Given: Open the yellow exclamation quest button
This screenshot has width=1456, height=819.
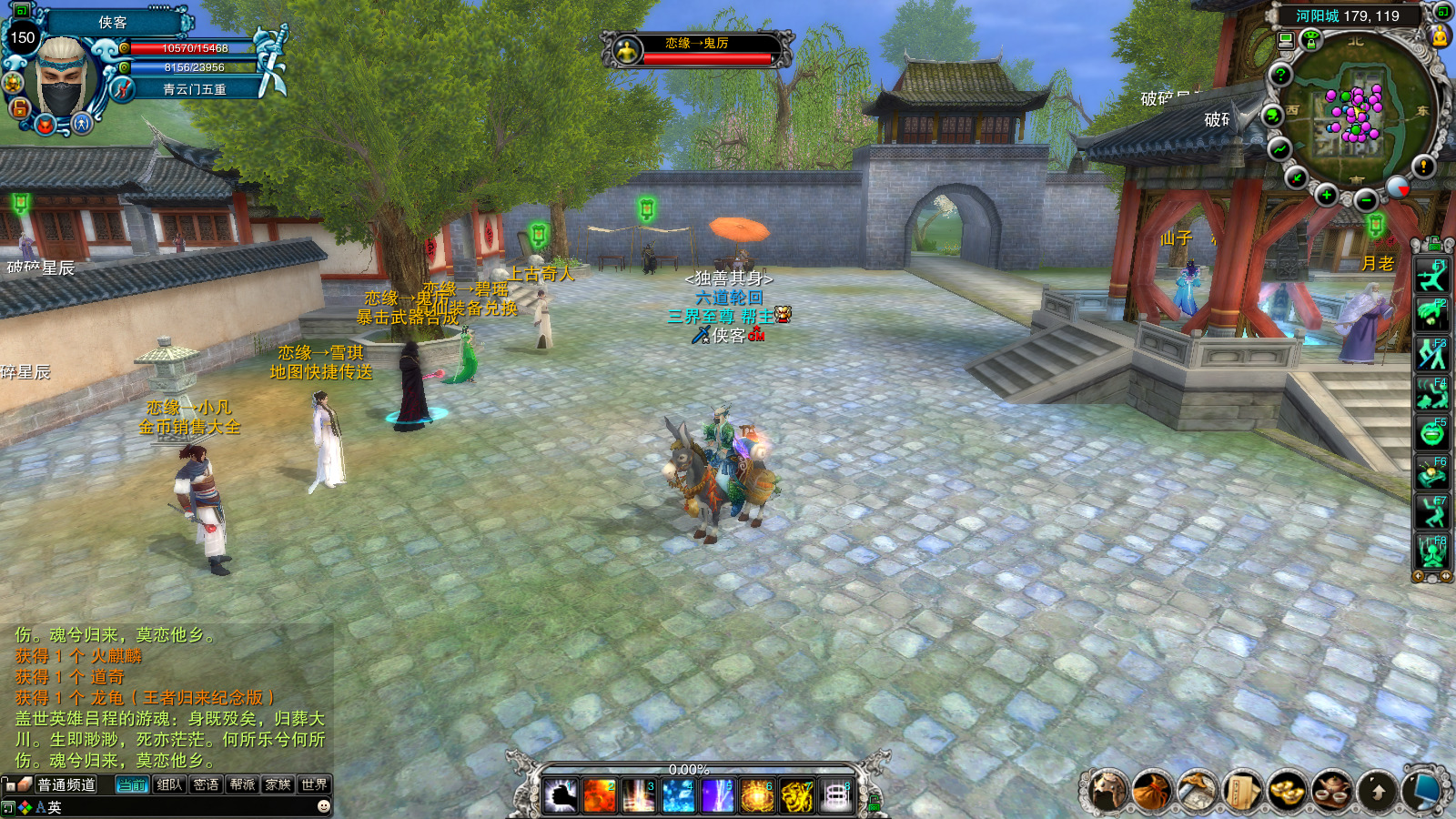Looking at the screenshot, I should [1423, 167].
